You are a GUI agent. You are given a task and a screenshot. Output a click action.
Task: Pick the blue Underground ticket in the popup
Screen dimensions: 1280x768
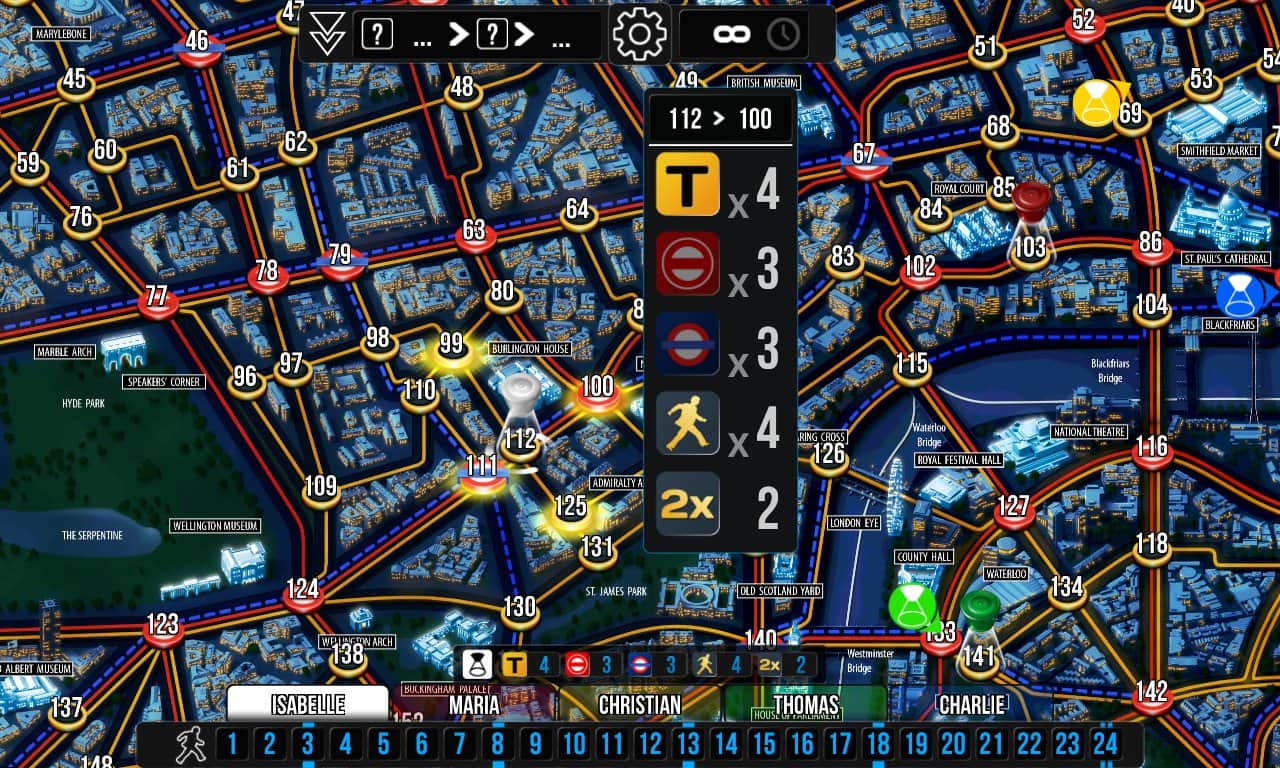pos(688,344)
